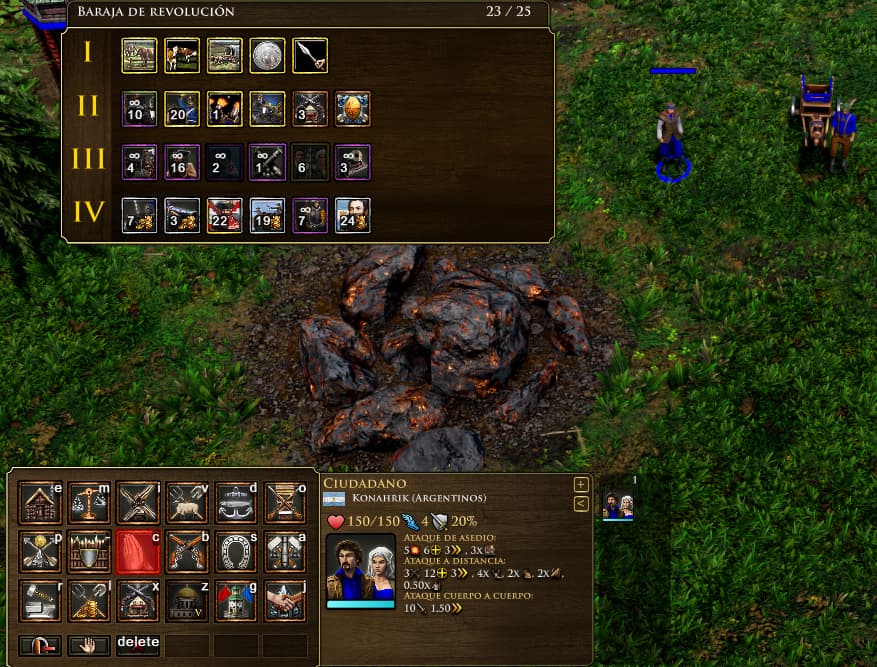The height and width of the screenshot is (667, 877).
Task: Choose the market scales build icon
Action: [89, 502]
